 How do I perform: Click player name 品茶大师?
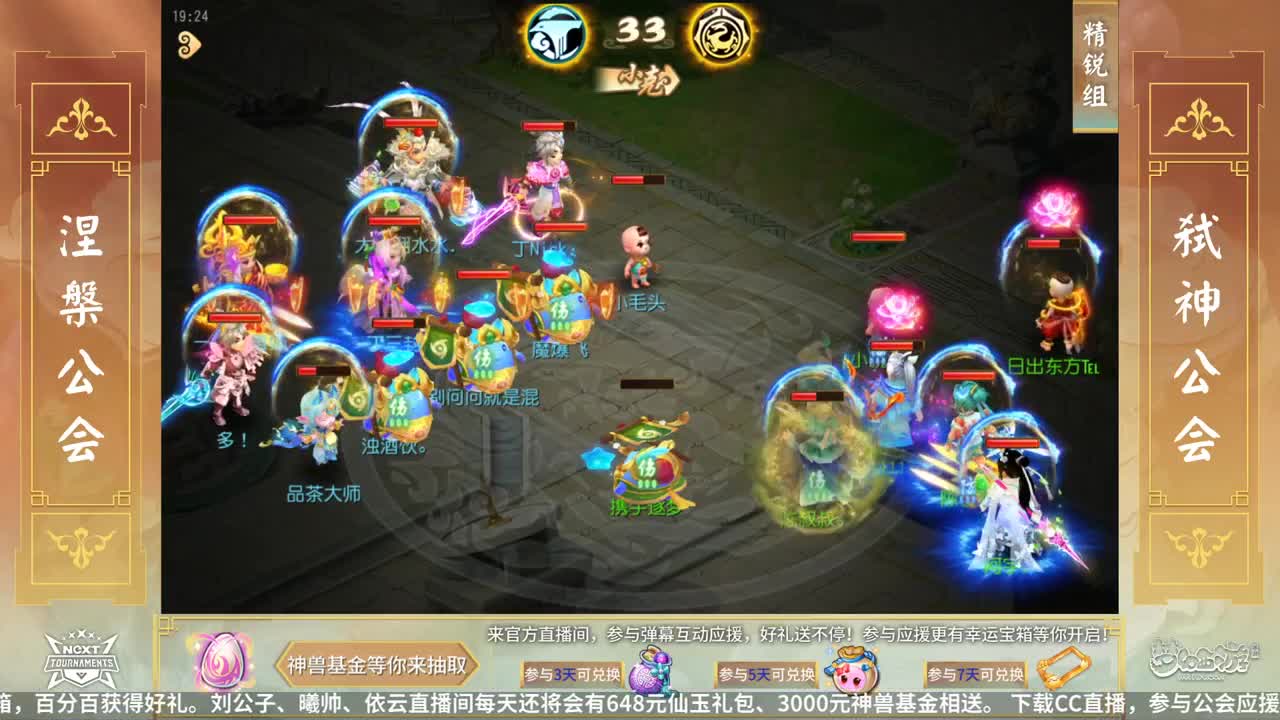322,492
